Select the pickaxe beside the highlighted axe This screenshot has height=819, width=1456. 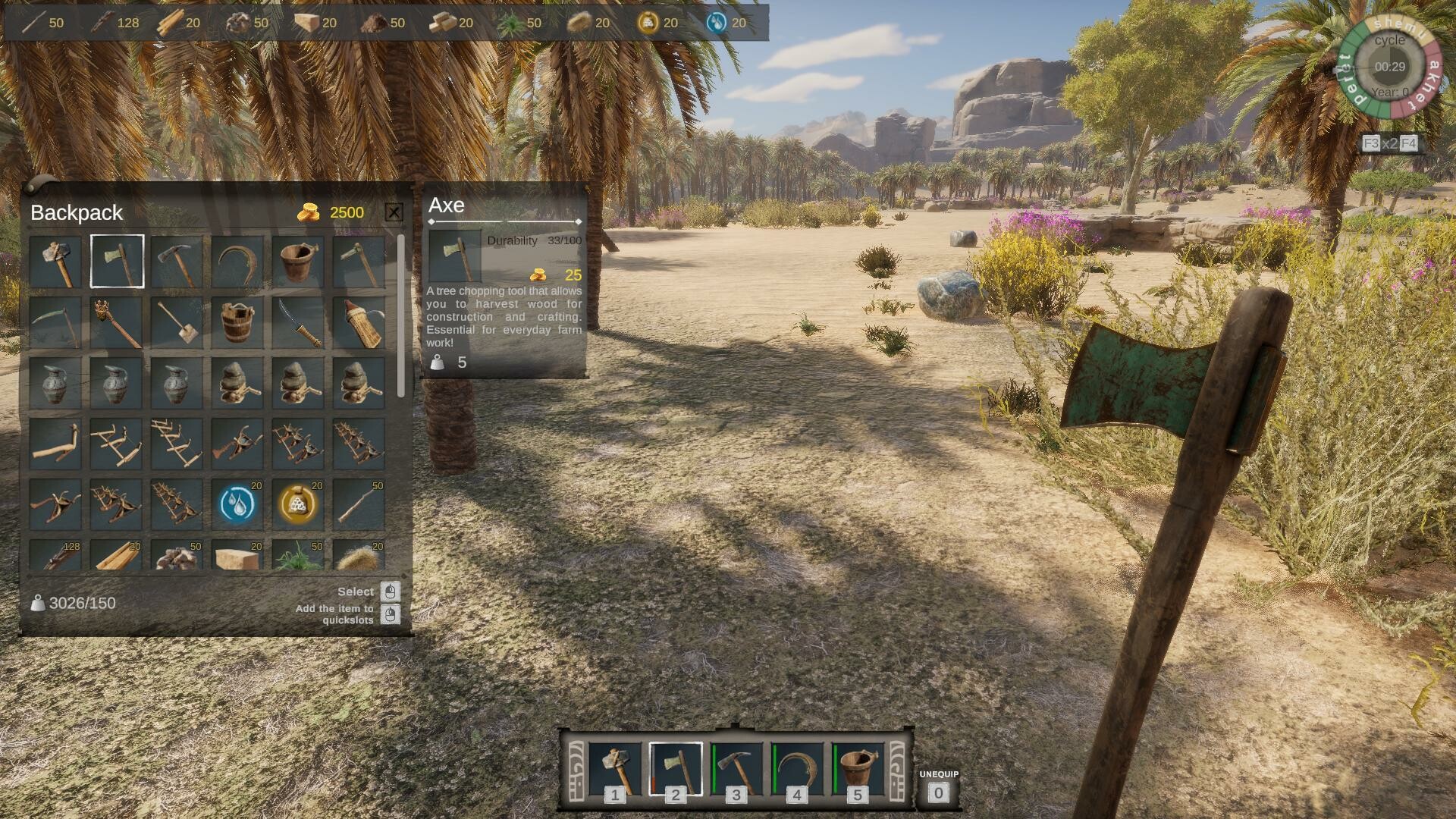(177, 260)
